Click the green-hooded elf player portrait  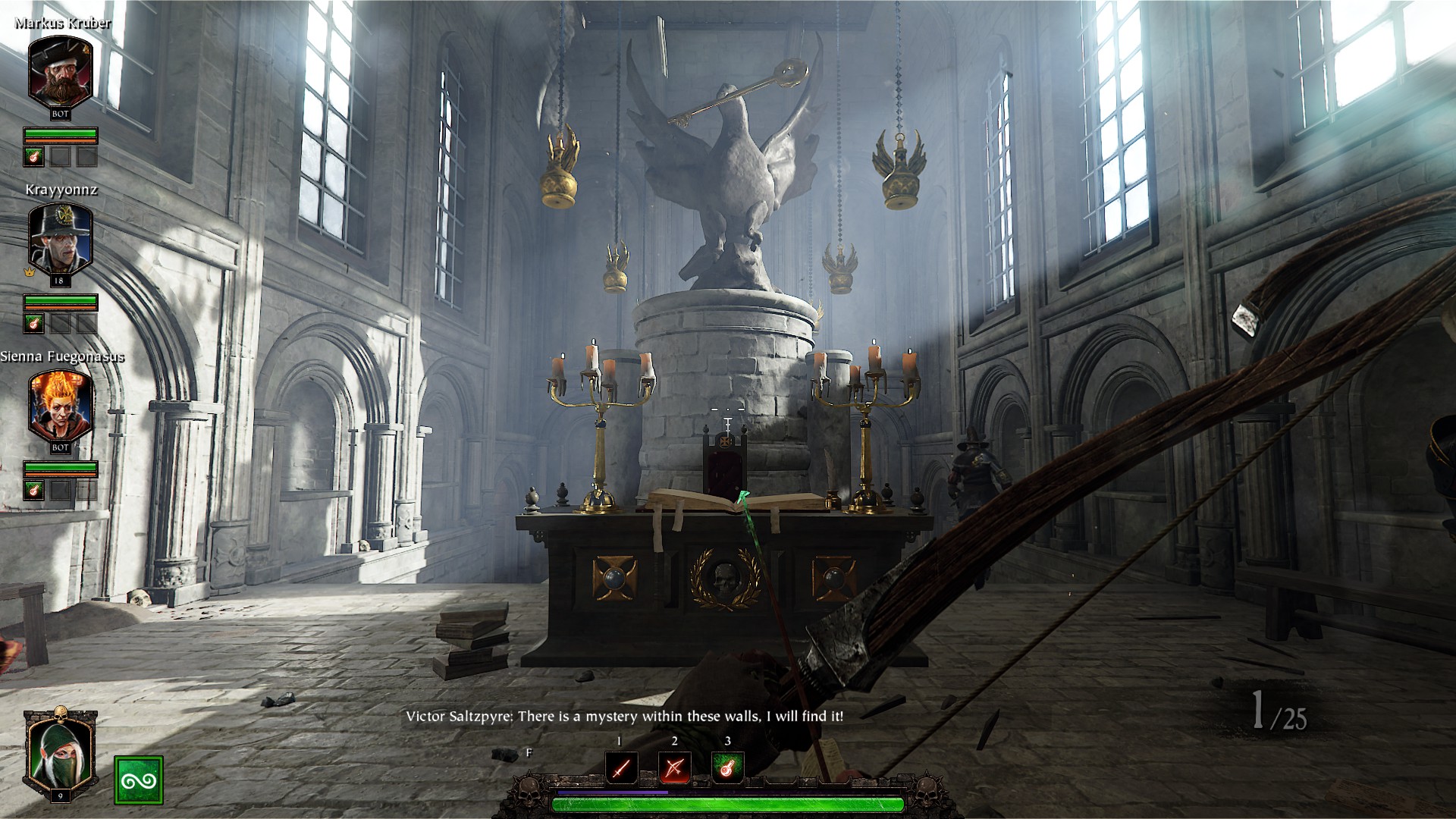(x=60, y=752)
